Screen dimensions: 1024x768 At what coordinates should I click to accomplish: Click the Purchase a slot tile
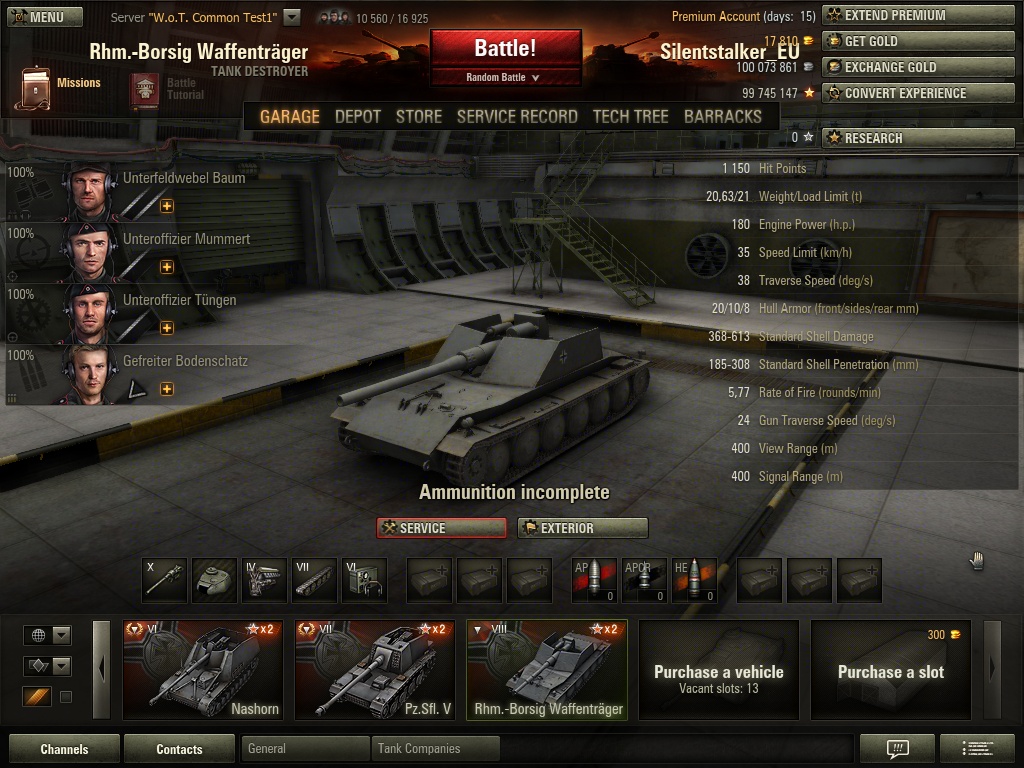[x=890, y=669]
